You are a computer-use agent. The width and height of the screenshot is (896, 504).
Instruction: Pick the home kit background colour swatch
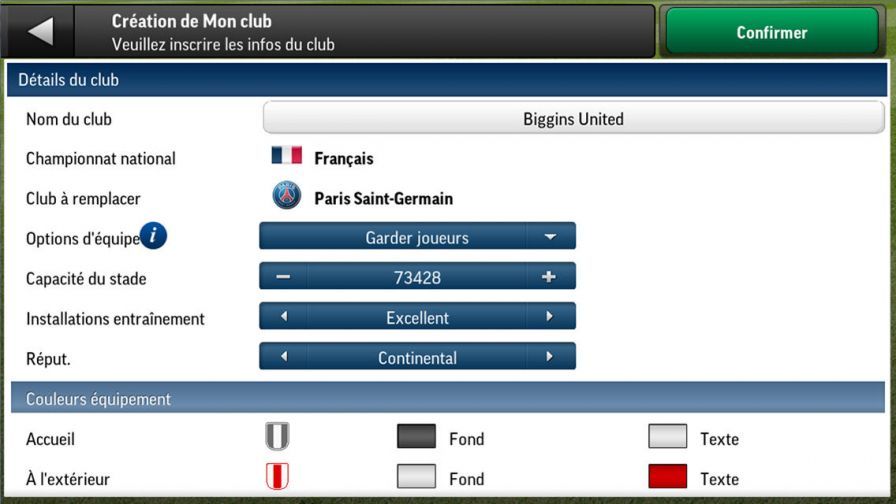pos(416,437)
